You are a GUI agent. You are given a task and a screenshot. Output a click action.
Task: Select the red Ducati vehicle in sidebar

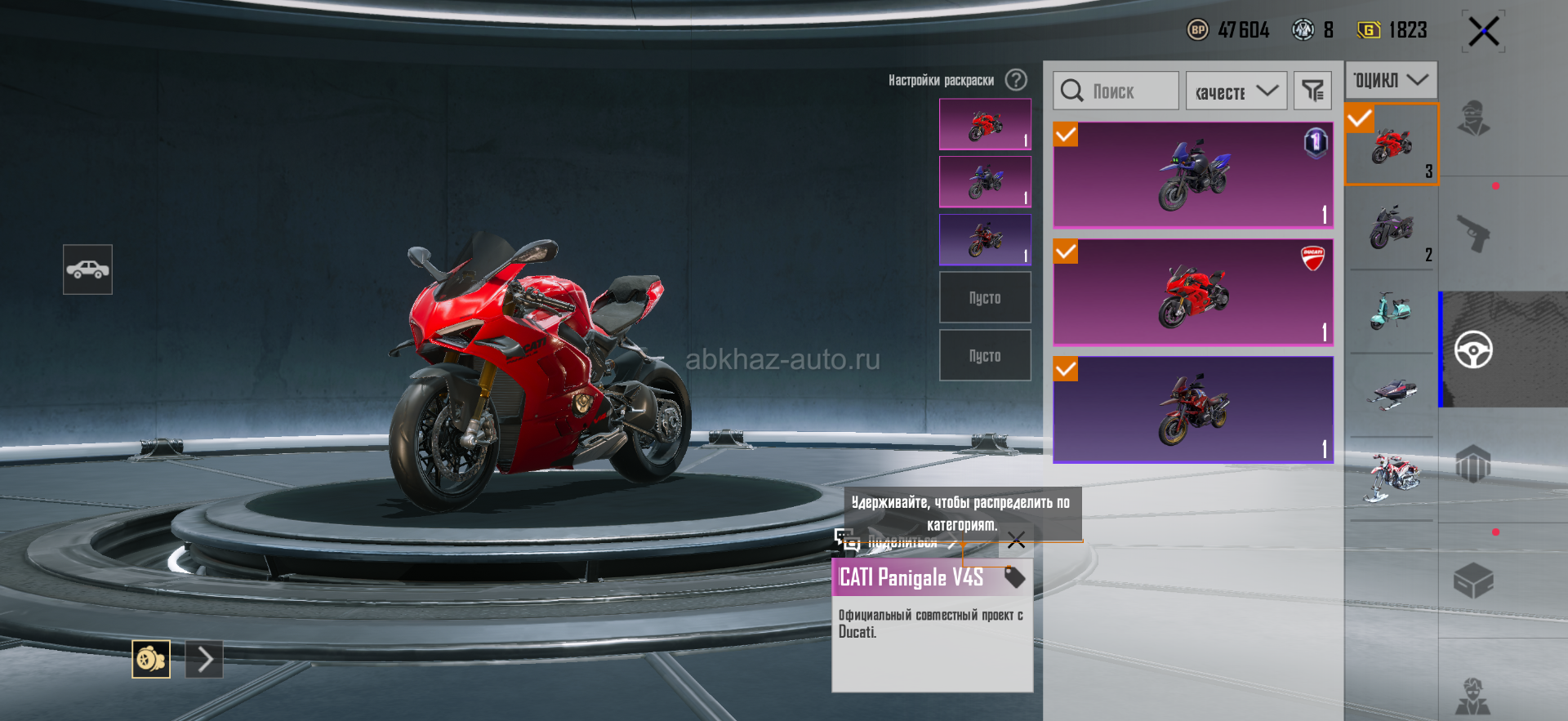point(1392,145)
